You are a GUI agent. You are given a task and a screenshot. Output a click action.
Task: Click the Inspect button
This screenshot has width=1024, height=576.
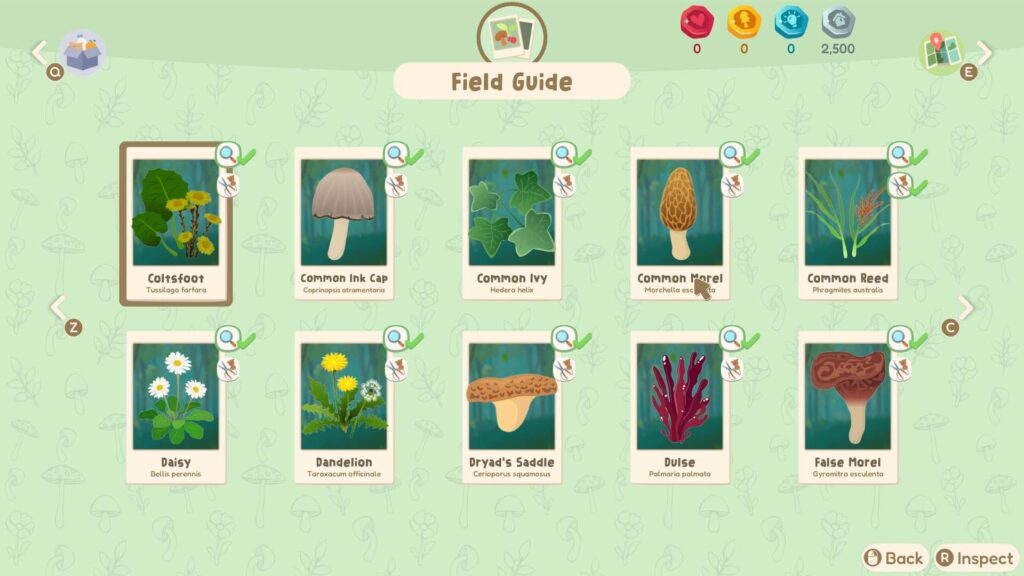tap(975, 558)
